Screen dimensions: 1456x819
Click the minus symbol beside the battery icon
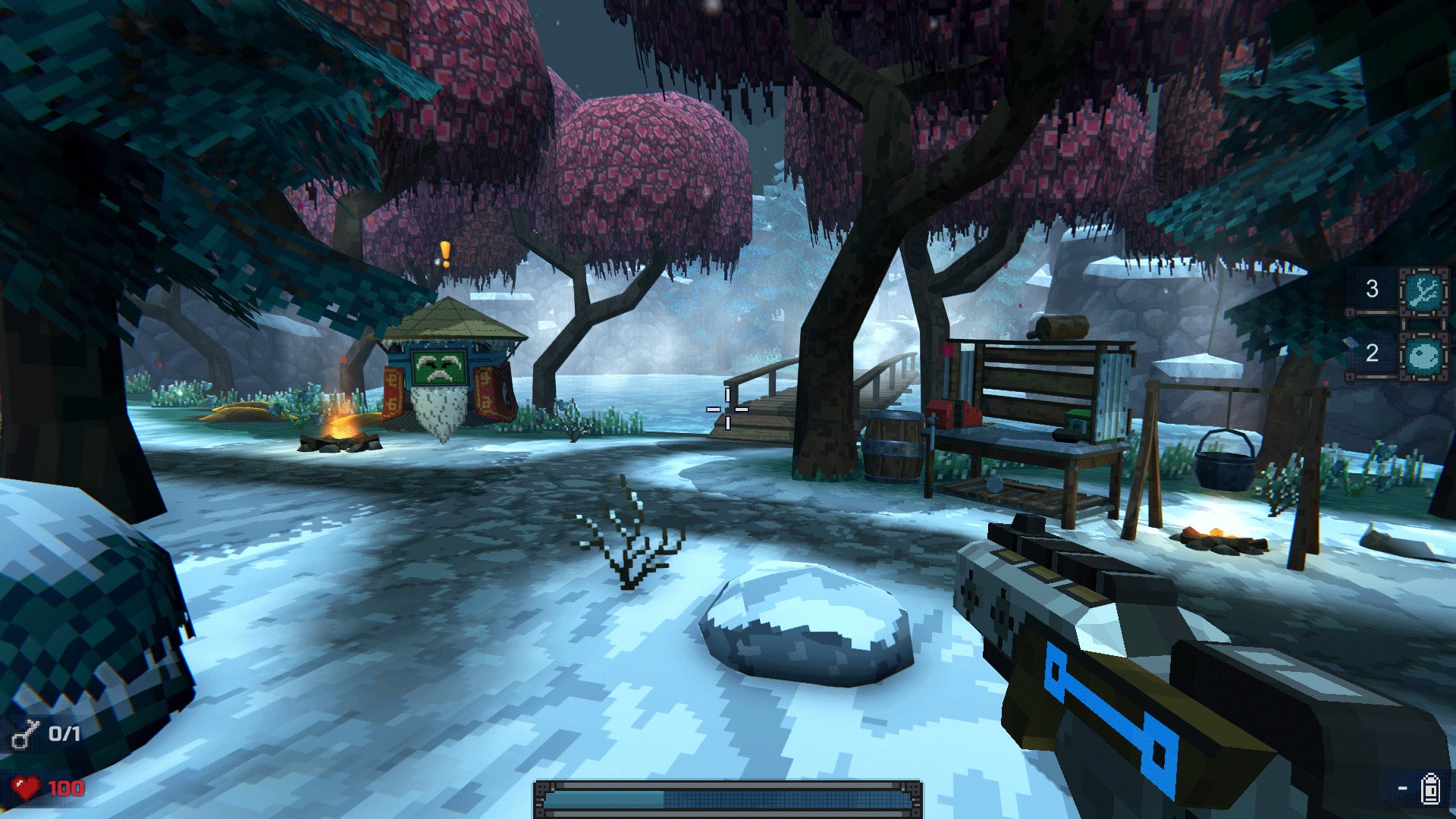1403,789
